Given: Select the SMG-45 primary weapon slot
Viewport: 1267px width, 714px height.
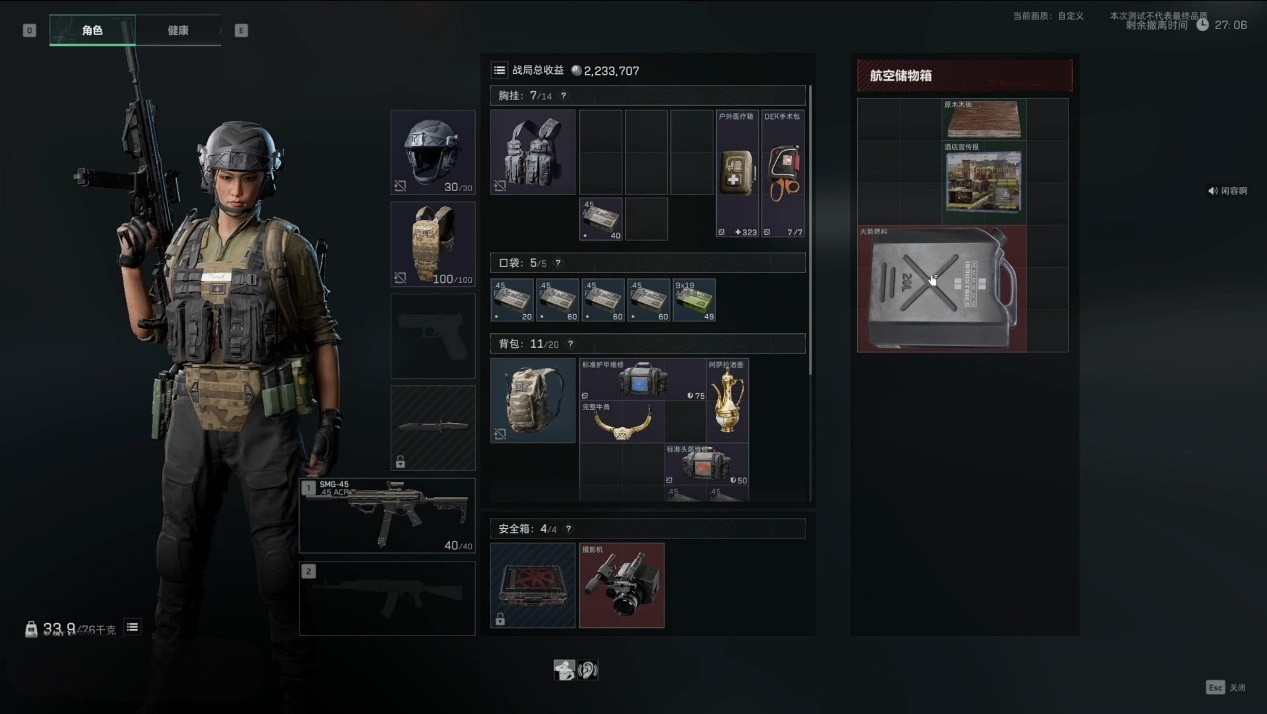Looking at the screenshot, I should click(x=387, y=515).
